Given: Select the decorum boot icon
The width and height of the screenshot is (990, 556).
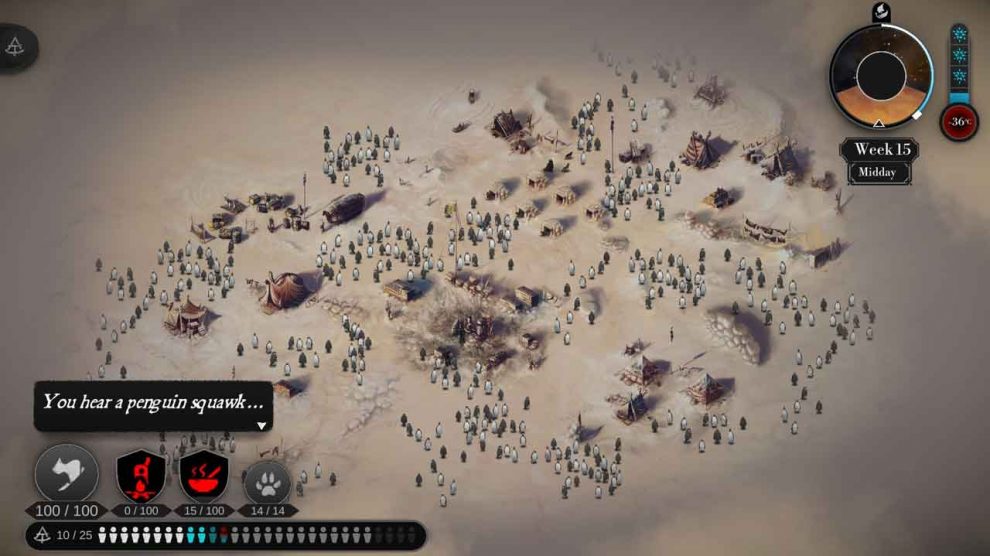Looking at the screenshot, I should click(x=67, y=474).
